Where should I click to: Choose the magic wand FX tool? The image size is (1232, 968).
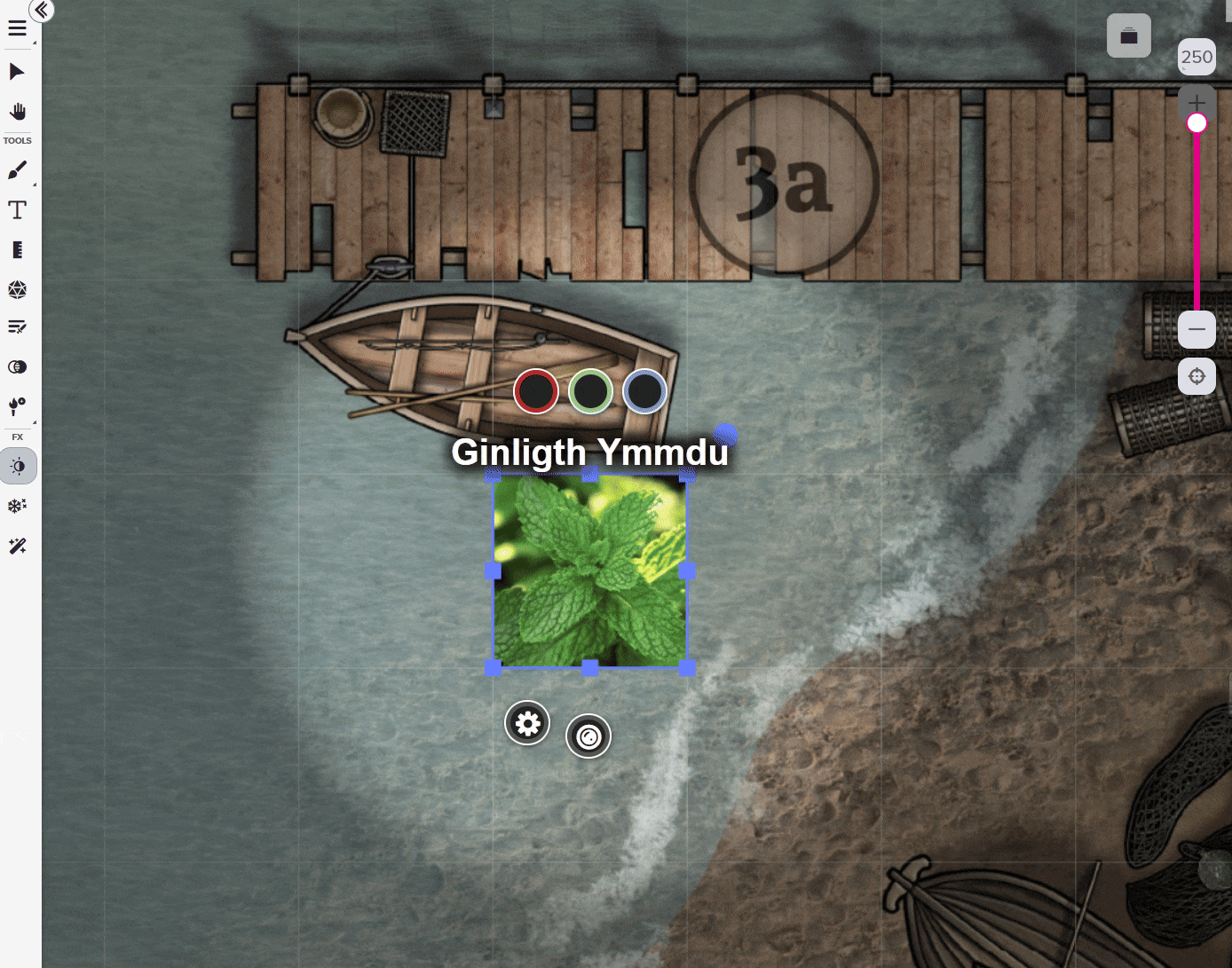click(x=17, y=547)
